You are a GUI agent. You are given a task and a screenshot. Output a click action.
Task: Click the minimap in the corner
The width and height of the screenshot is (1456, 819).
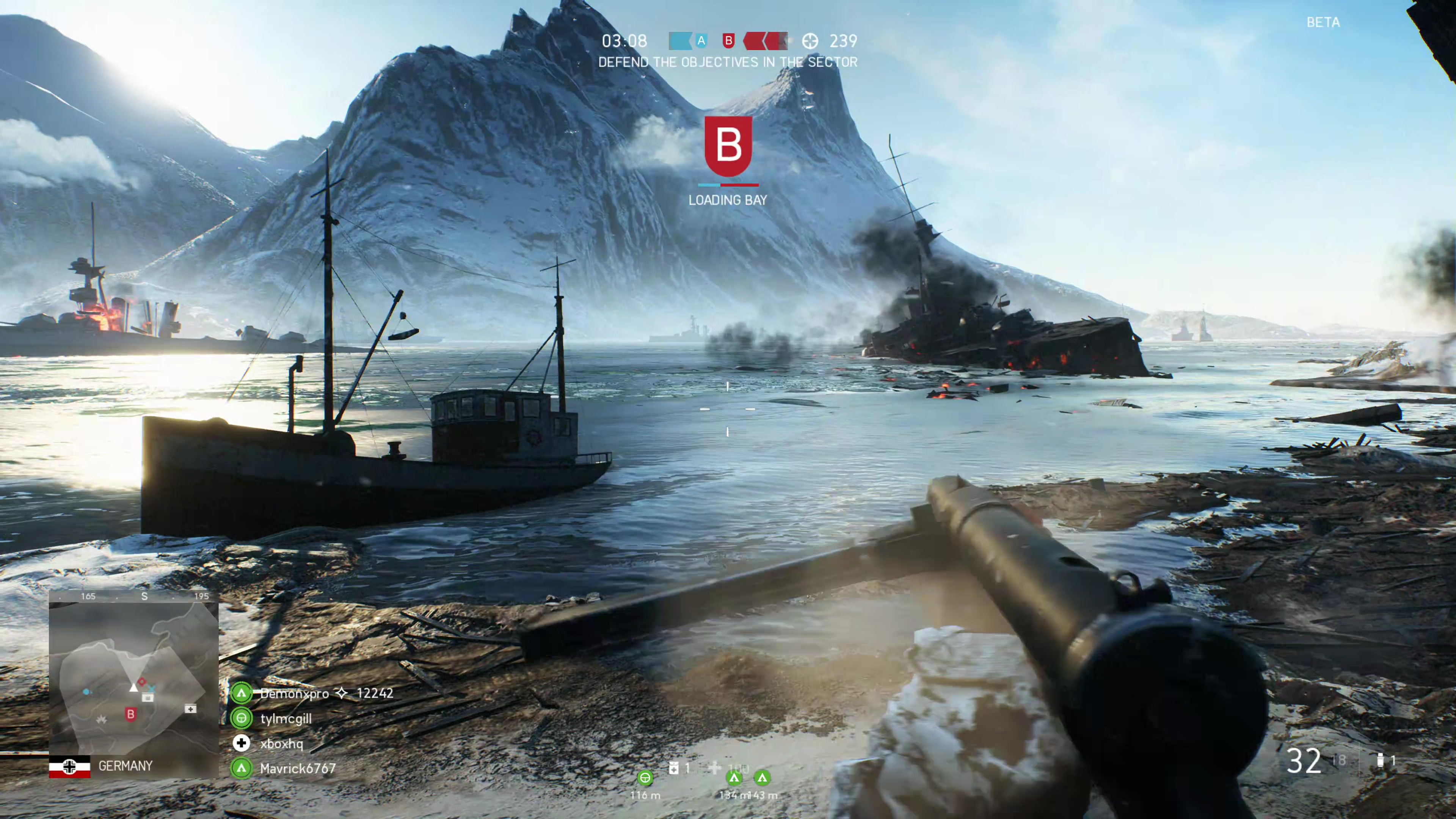pos(133,678)
